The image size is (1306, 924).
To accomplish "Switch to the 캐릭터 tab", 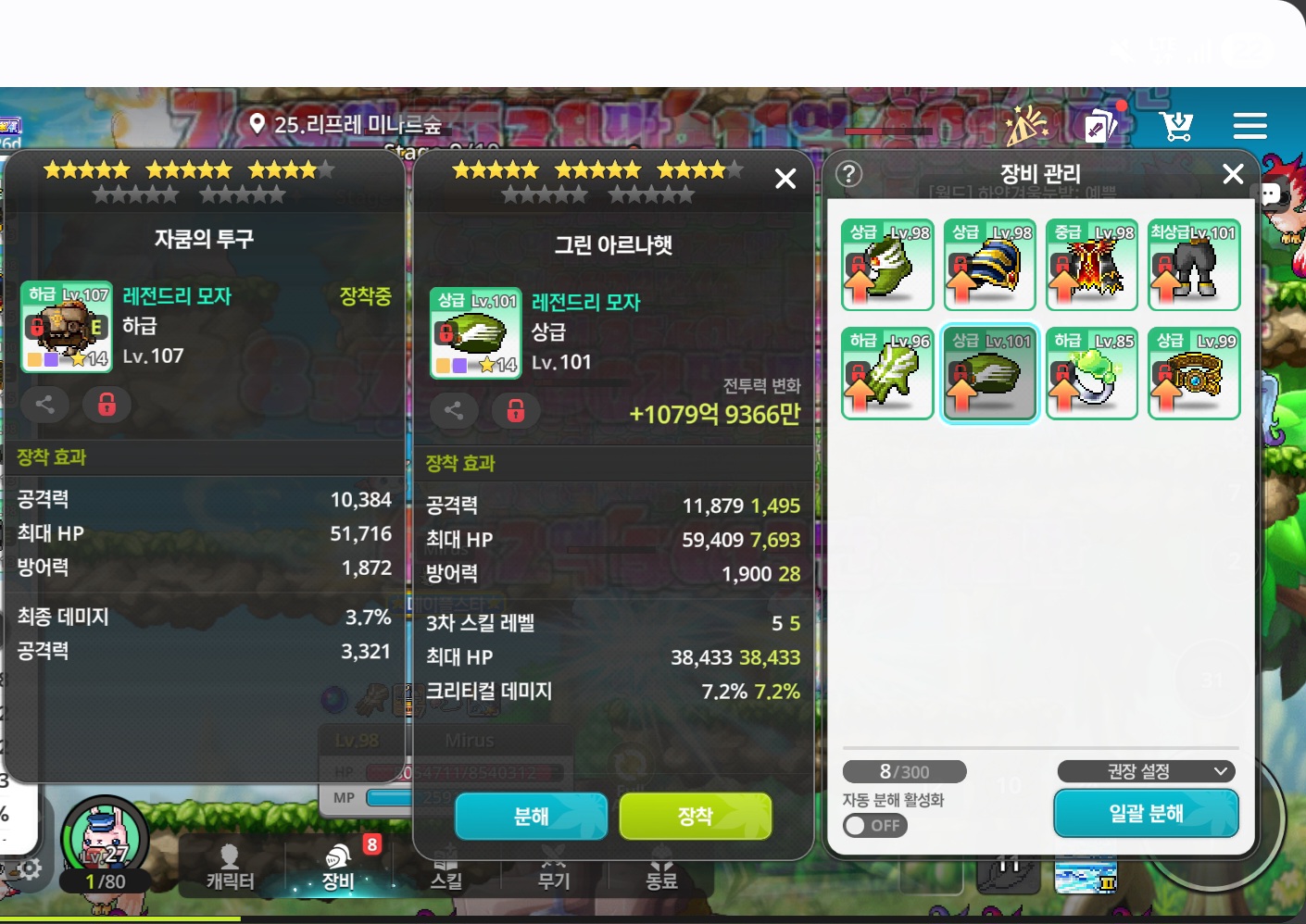I will (x=230, y=868).
